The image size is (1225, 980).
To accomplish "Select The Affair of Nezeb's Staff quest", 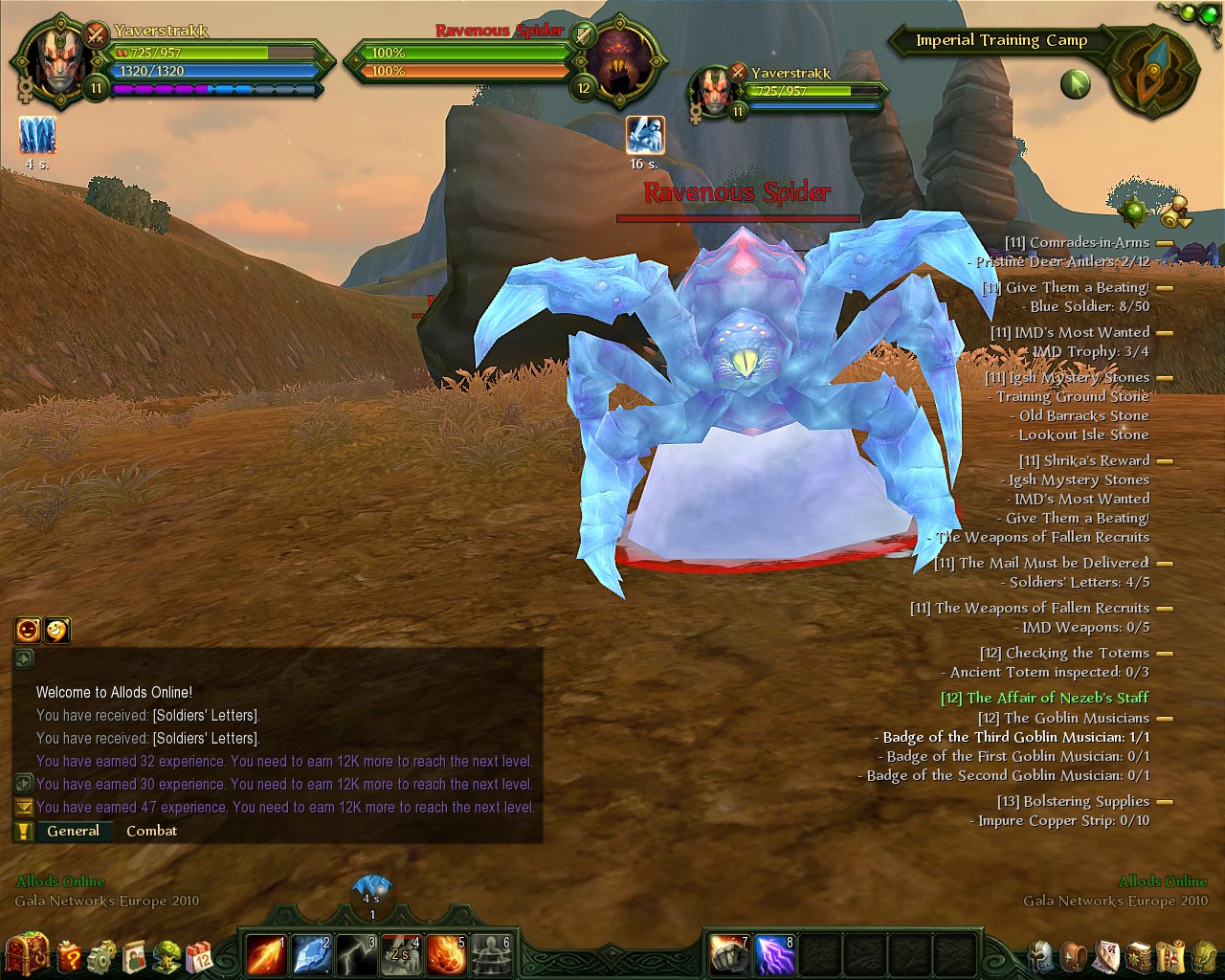I will (x=1044, y=698).
